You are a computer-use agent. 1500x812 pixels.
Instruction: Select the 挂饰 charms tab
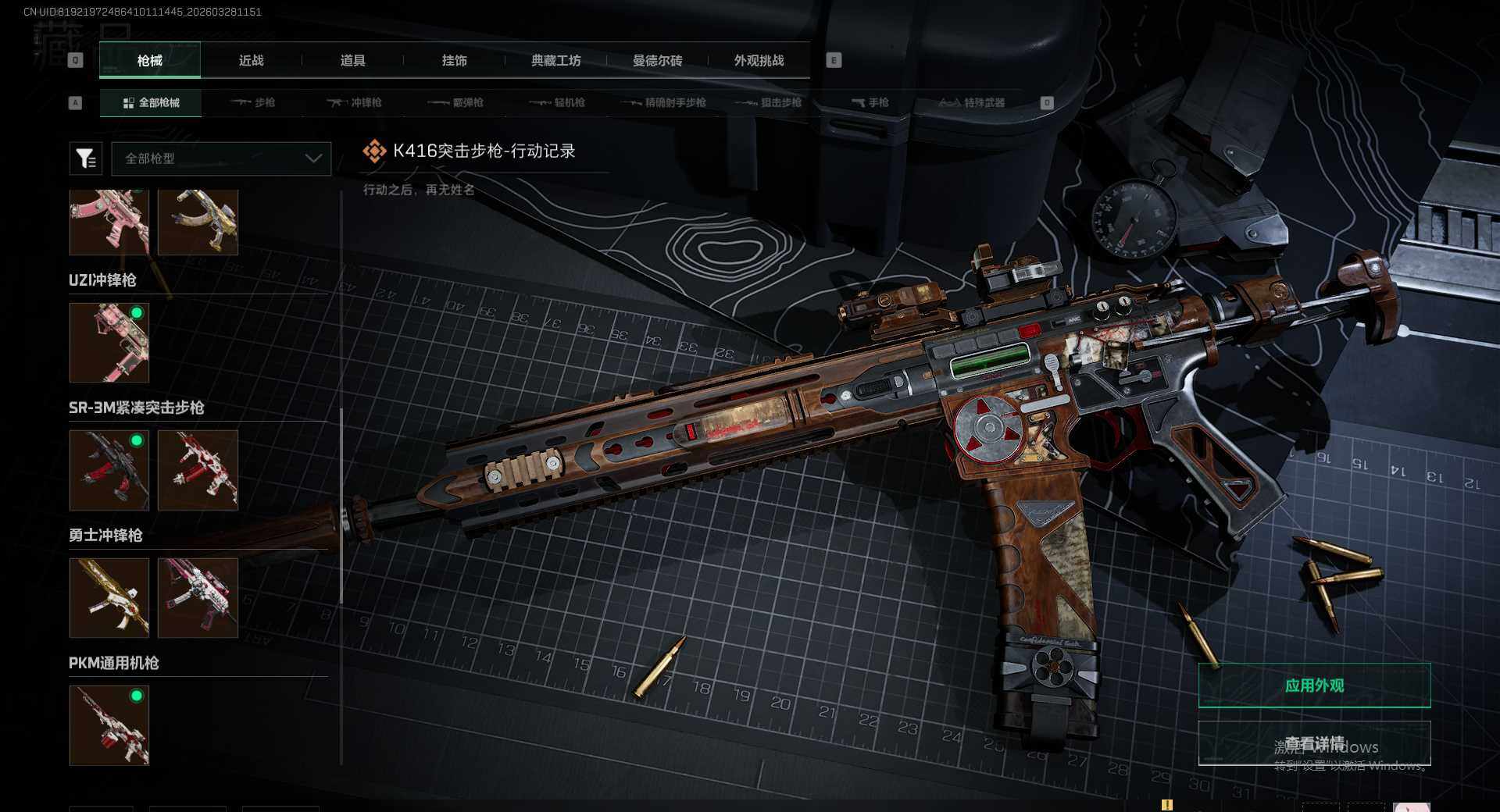[x=454, y=60]
